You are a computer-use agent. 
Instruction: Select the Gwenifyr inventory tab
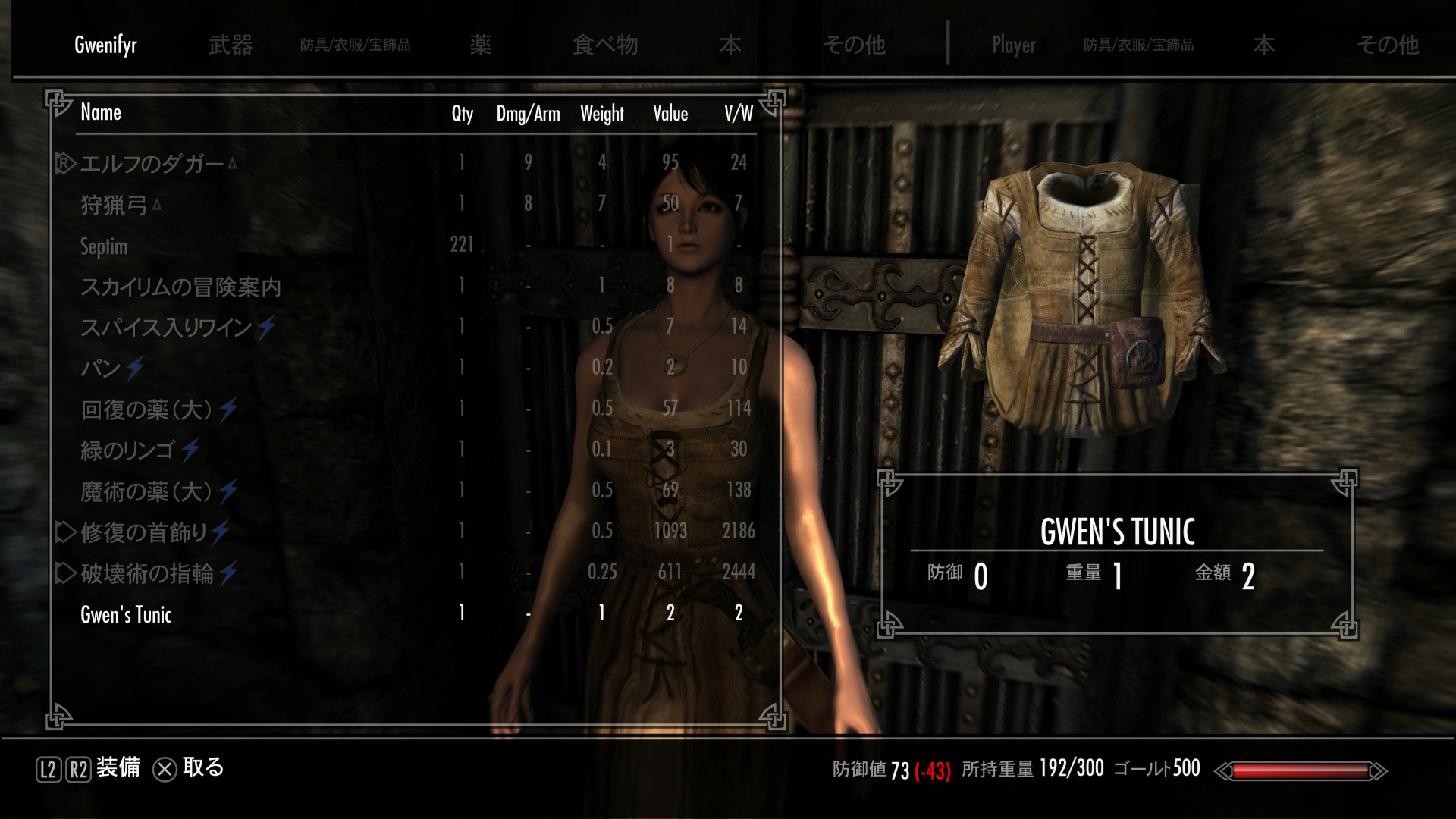pyautogui.click(x=105, y=45)
